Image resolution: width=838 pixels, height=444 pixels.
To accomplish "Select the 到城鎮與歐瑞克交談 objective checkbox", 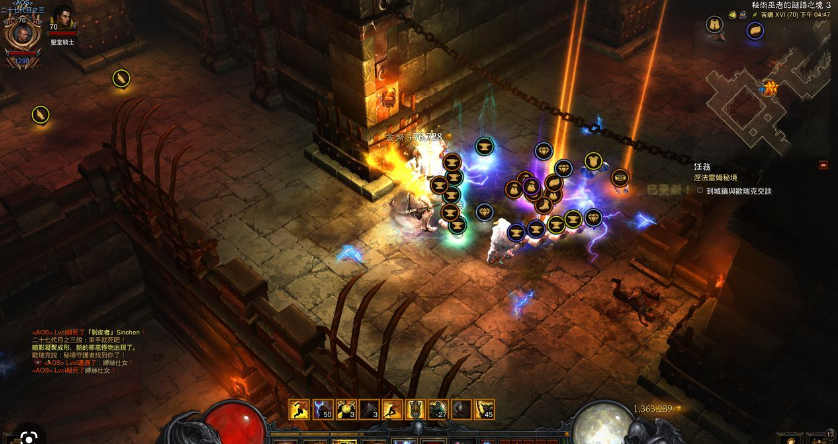I will 700,190.
